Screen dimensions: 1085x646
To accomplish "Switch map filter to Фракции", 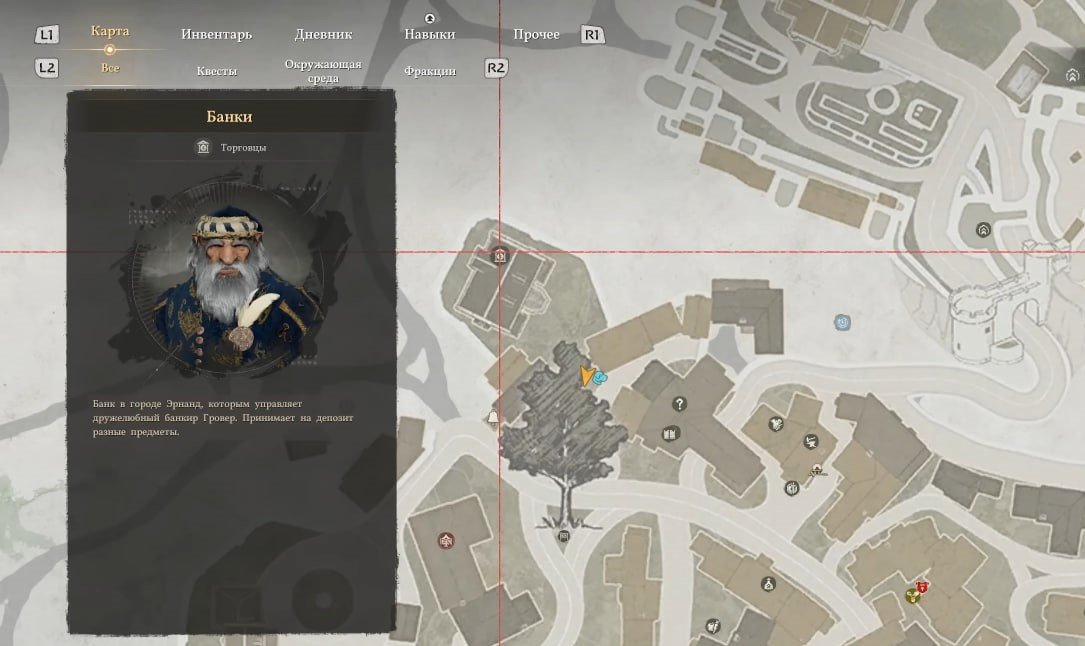I will pyautogui.click(x=429, y=71).
